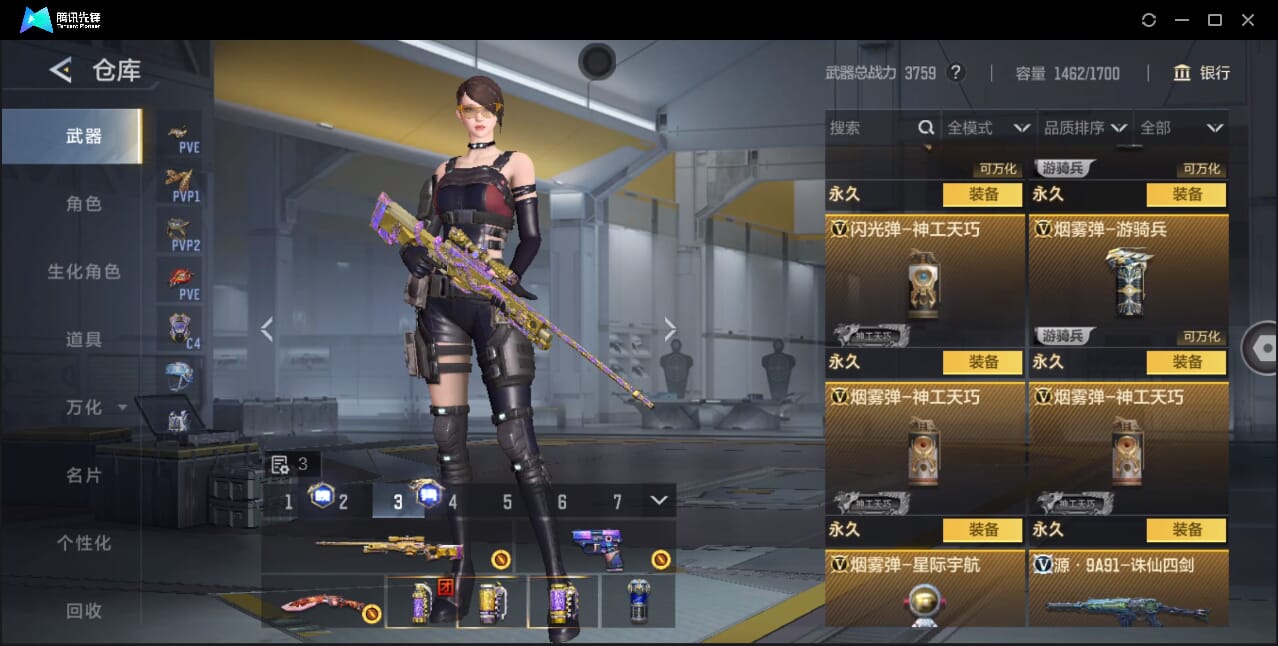Image resolution: width=1278 pixels, height=646 pixels.
Task: Switch to the 角色 tab
Action: pos(84,204)
